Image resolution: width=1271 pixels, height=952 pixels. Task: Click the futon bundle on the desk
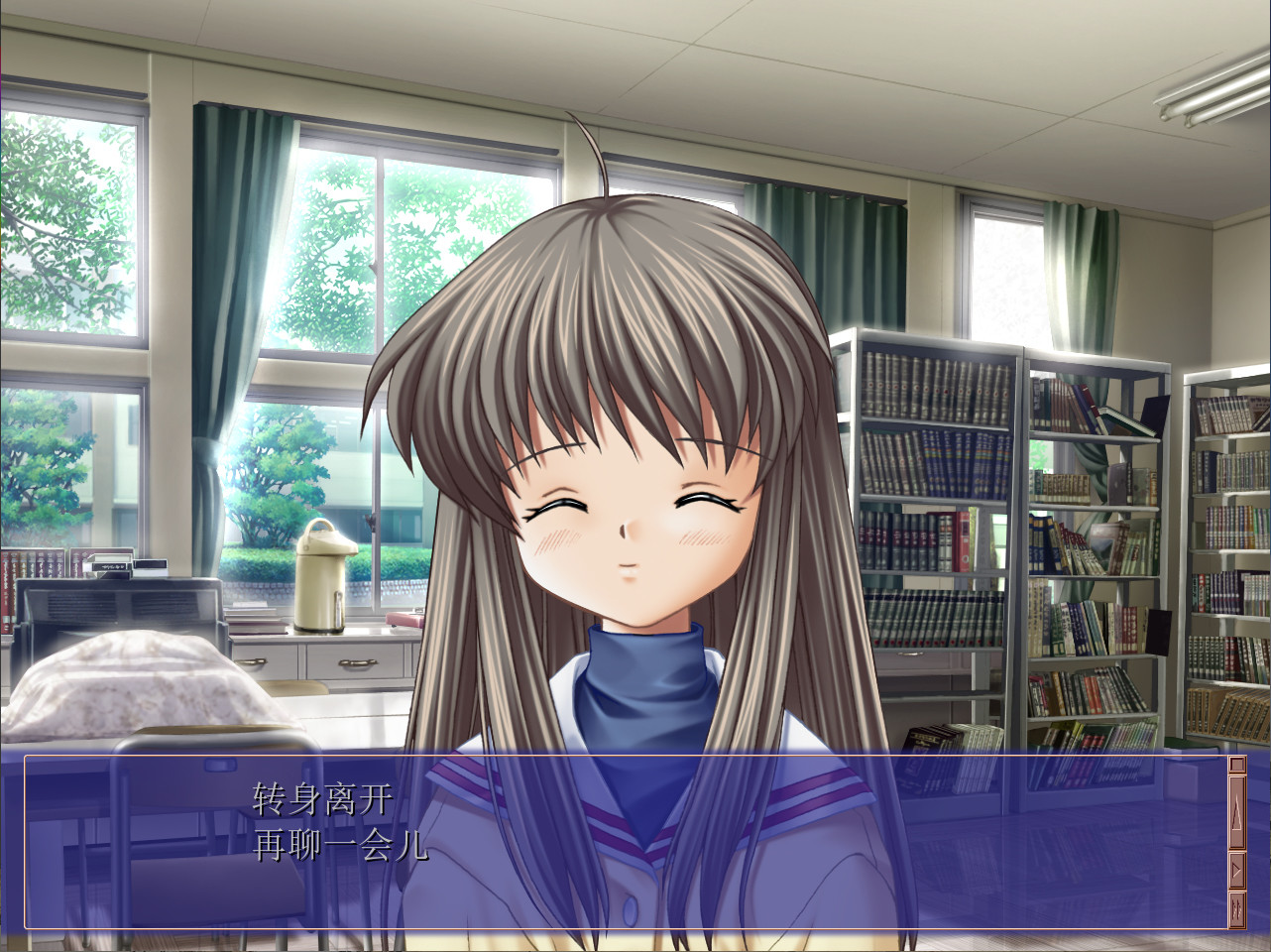click(x=129, y=684)
